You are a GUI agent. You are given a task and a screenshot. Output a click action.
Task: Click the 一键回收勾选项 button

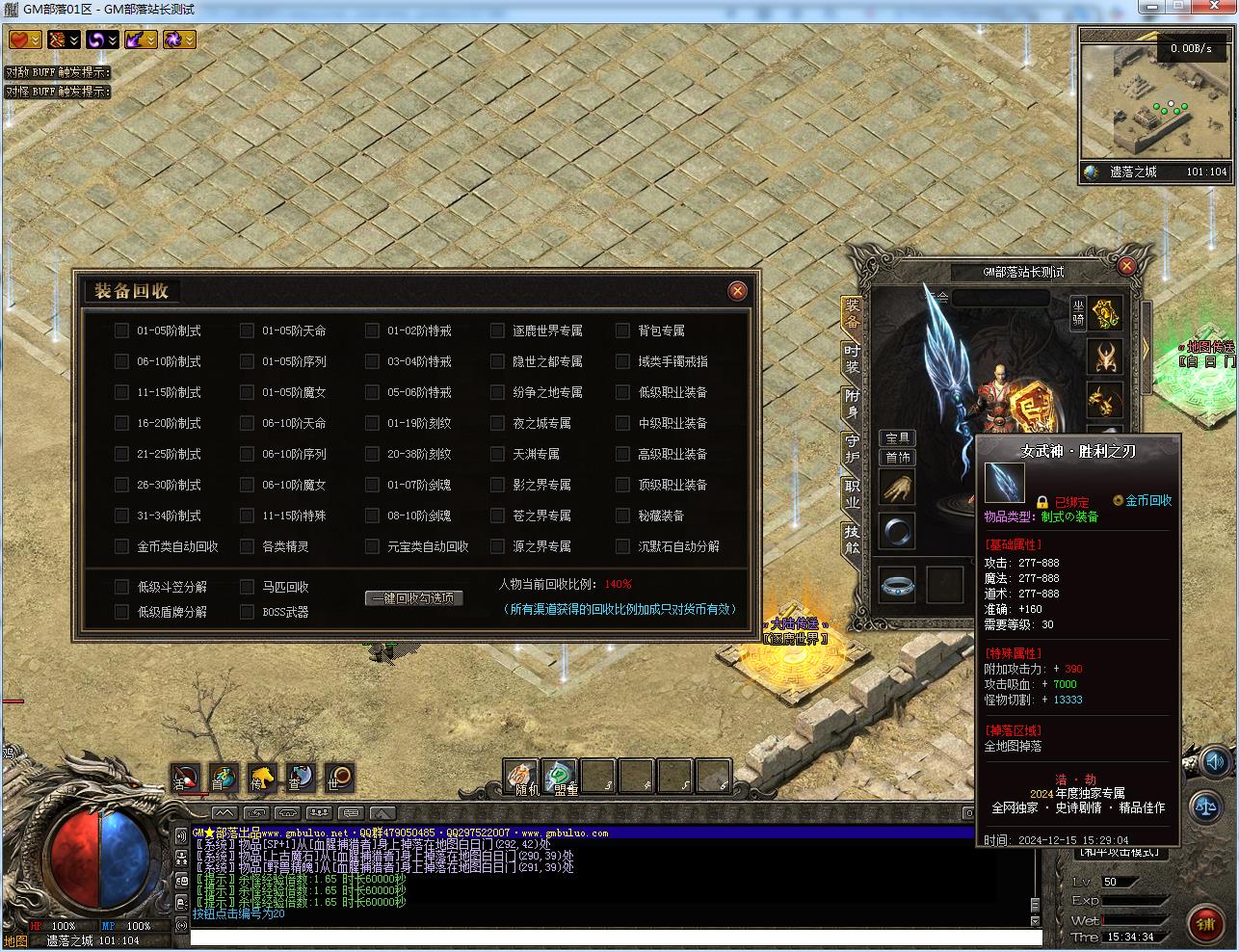[x=414, y=598]
